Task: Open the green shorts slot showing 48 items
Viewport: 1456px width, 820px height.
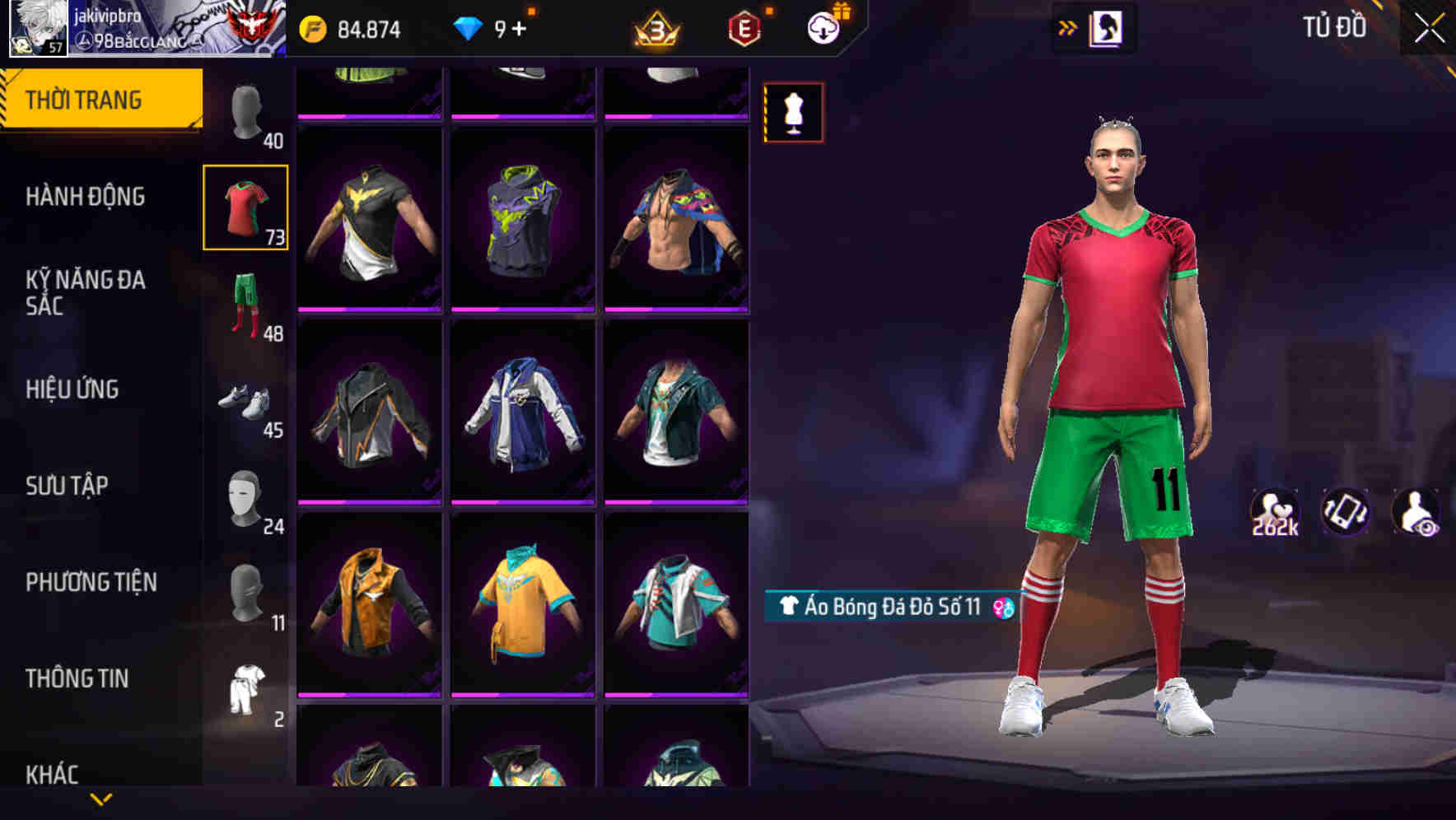Action: click(x=245, y=301)
